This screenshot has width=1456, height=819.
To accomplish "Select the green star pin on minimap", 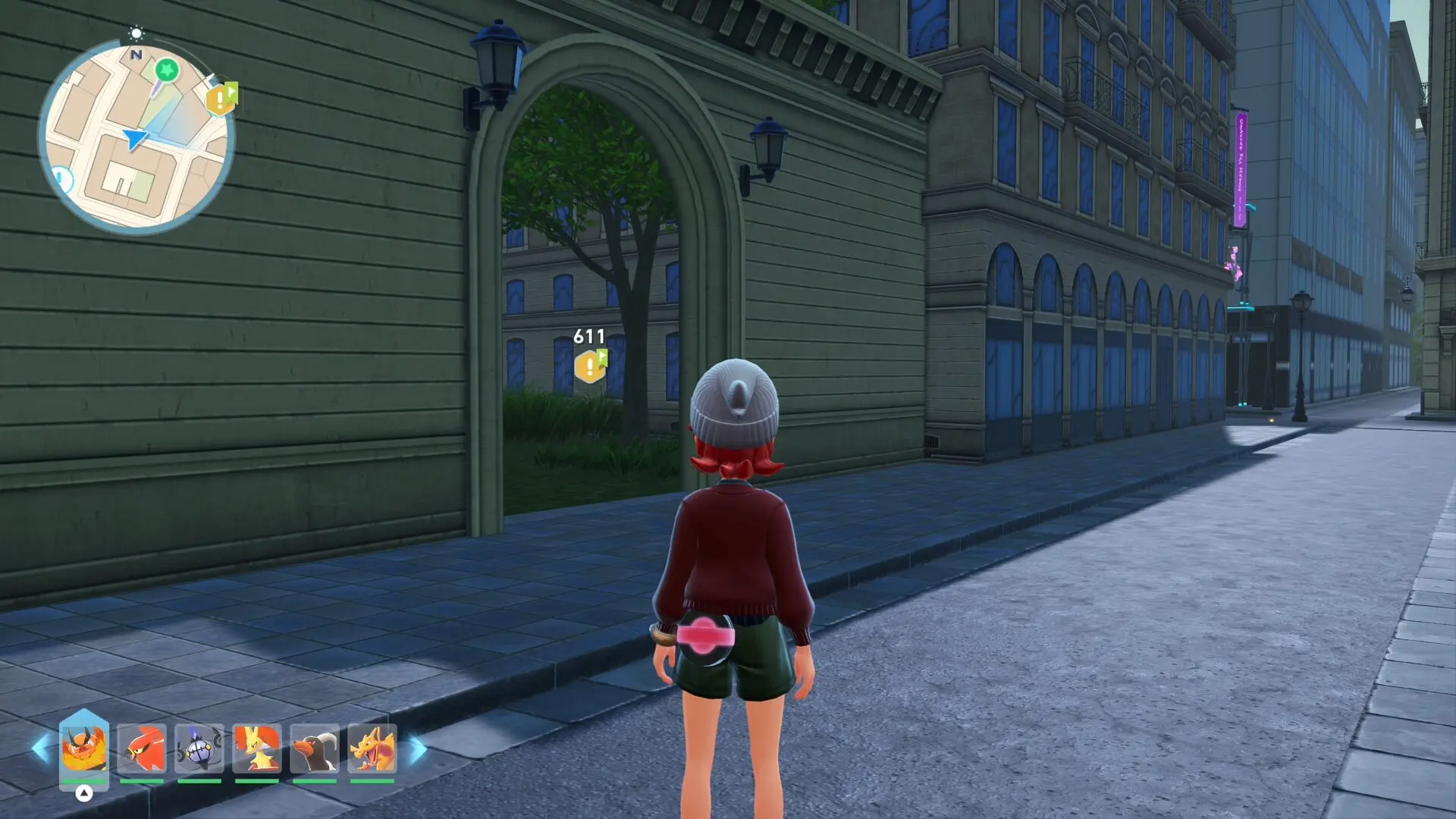I will click(x=167, y=71).
